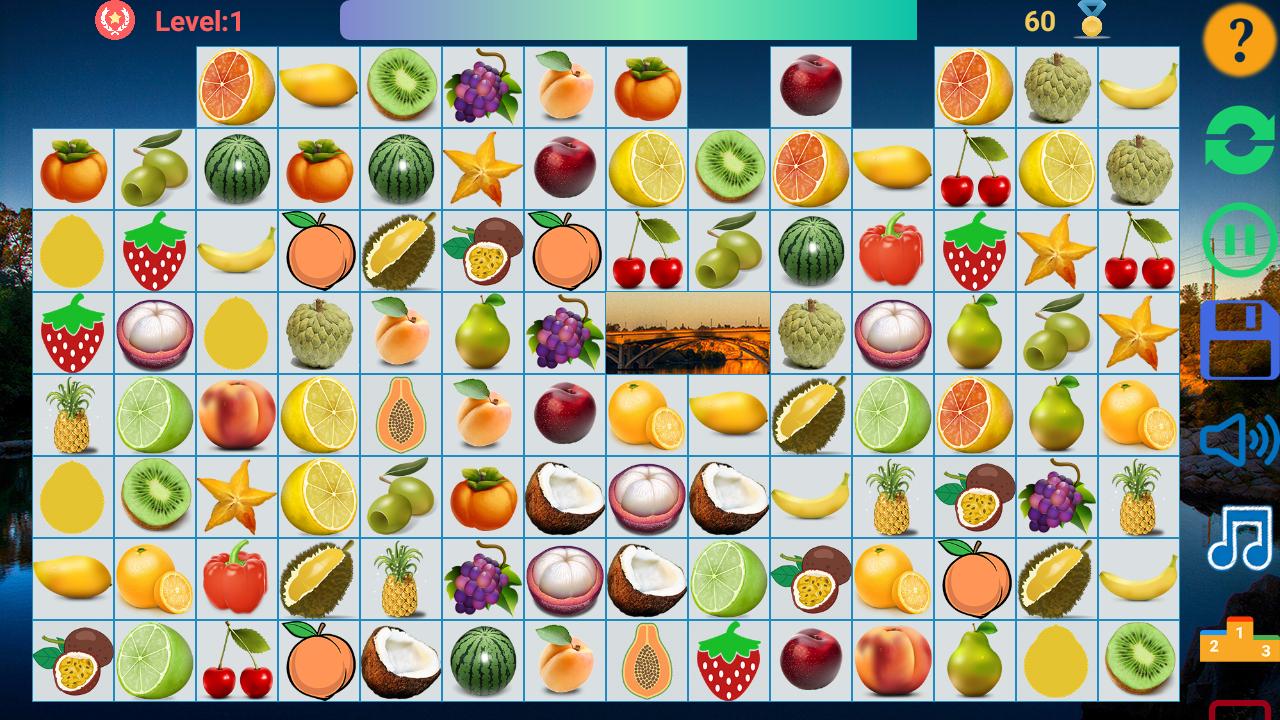The image size is (1280, 720).
Task: Click a star fruit tile
Action: click(x=483, y=172)
